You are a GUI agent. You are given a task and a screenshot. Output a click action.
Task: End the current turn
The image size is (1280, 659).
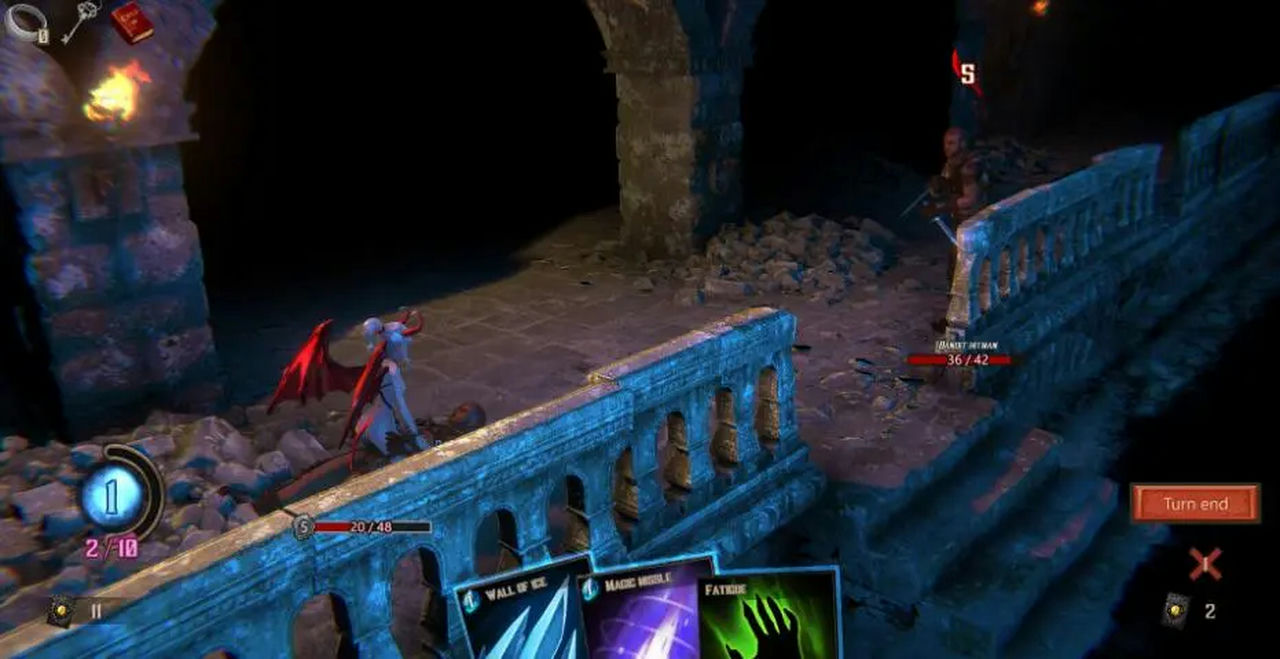click(x=1195, y=504)
